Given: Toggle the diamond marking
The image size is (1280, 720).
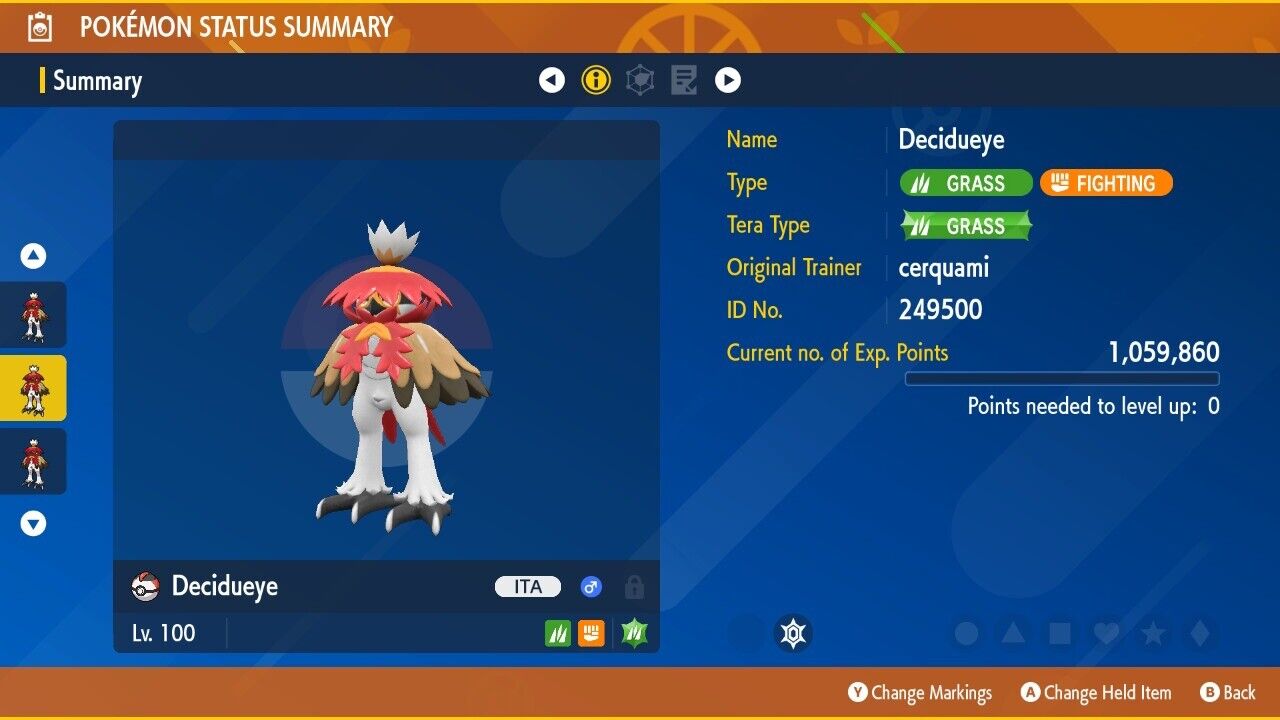Looking at the screenshot, I should 1197,634.
